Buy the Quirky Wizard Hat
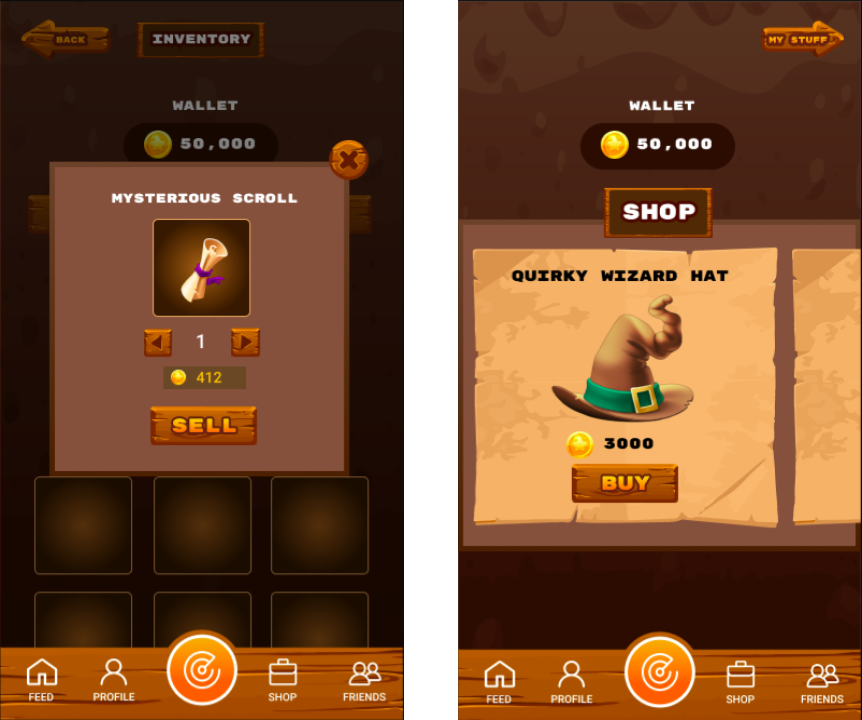 coord(625,483)
